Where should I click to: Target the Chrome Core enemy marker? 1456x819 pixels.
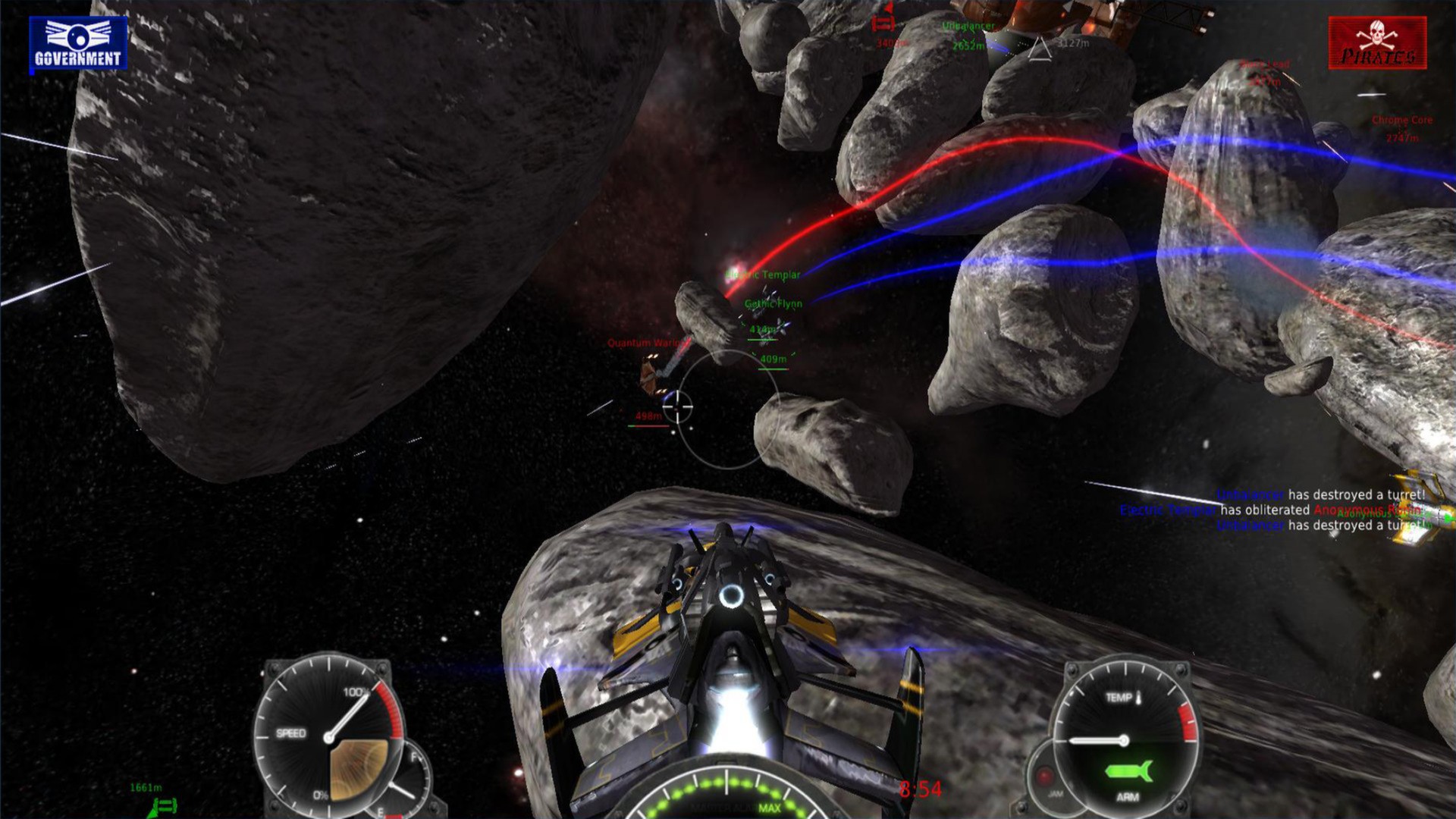point(1402,121)
